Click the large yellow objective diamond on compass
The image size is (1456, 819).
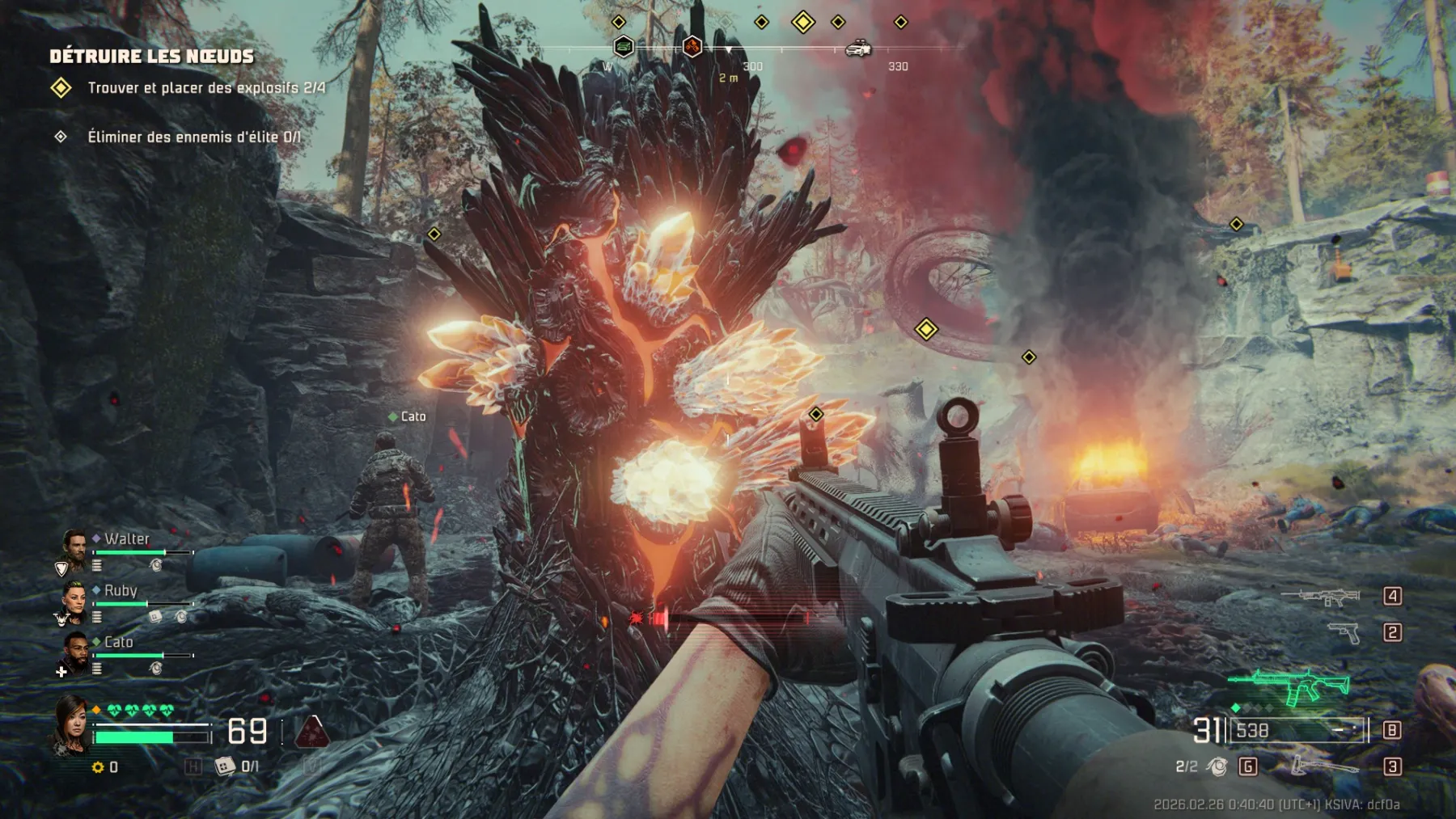pos(802,22)
